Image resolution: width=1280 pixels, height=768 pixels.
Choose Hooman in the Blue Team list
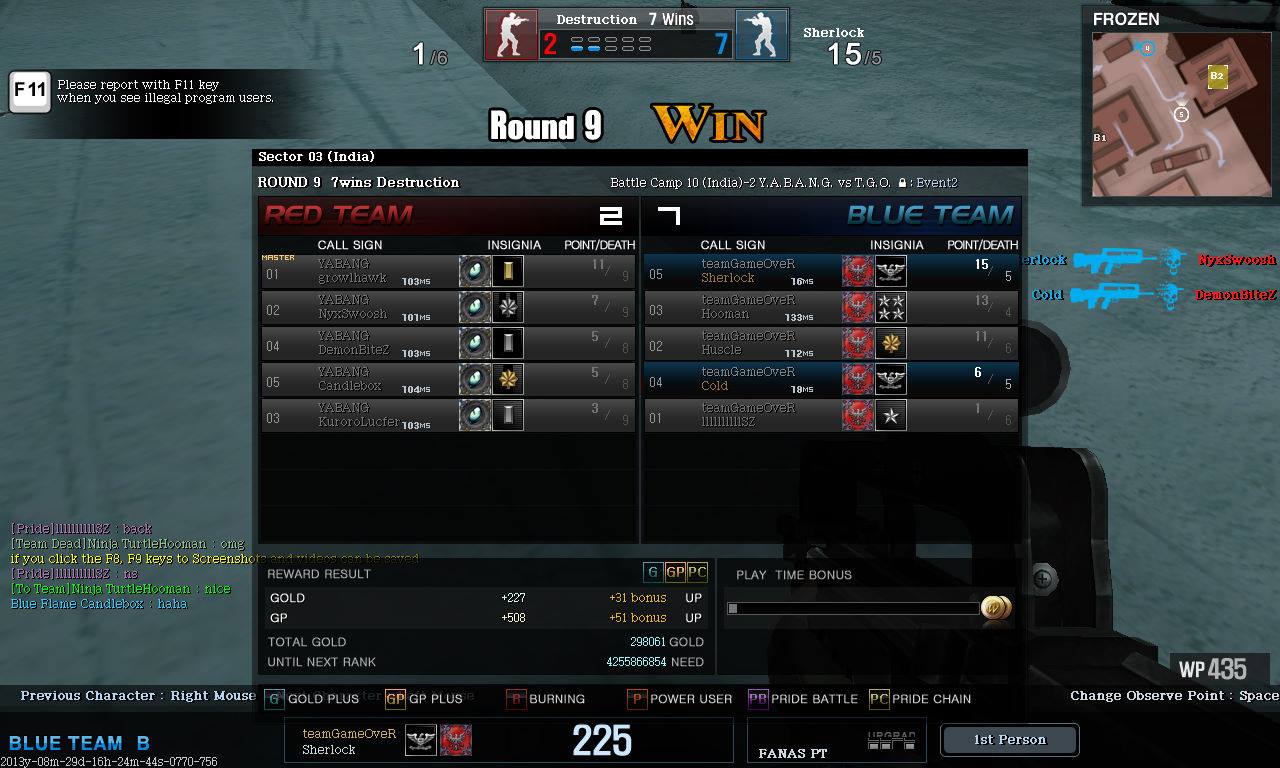831,307
